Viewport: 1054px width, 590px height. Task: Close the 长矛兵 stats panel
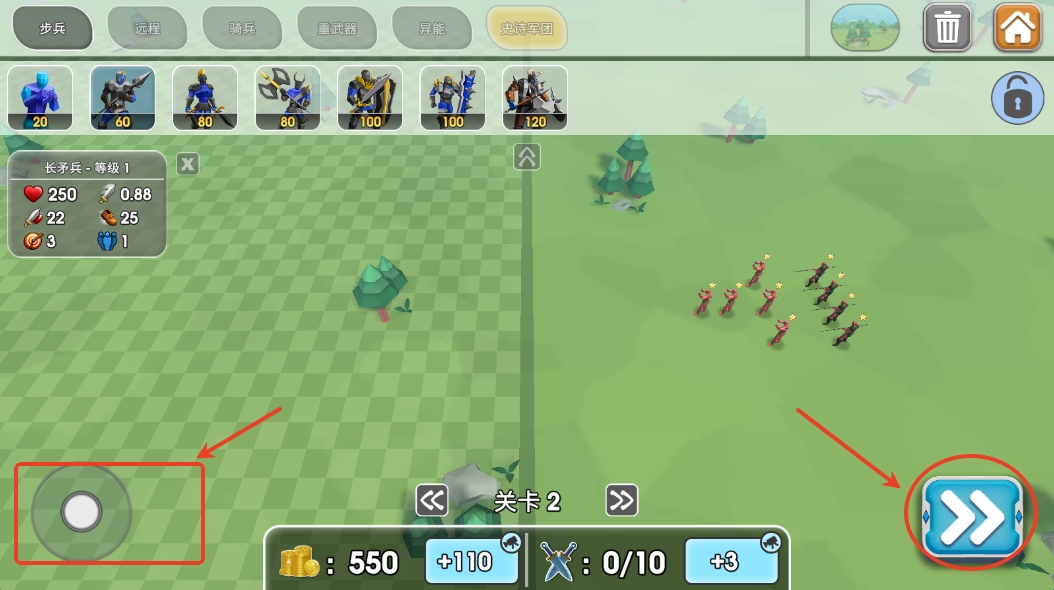(x=188, y=164)
